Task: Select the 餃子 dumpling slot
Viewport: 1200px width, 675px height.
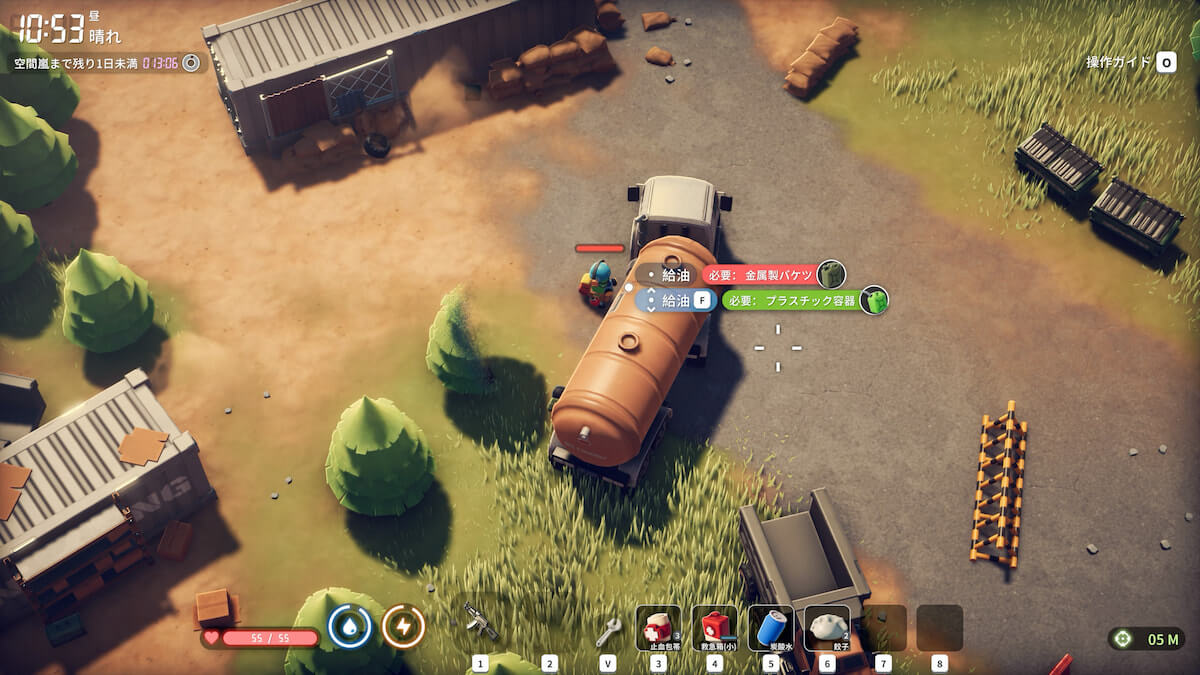Action: (x=827, y=628)
